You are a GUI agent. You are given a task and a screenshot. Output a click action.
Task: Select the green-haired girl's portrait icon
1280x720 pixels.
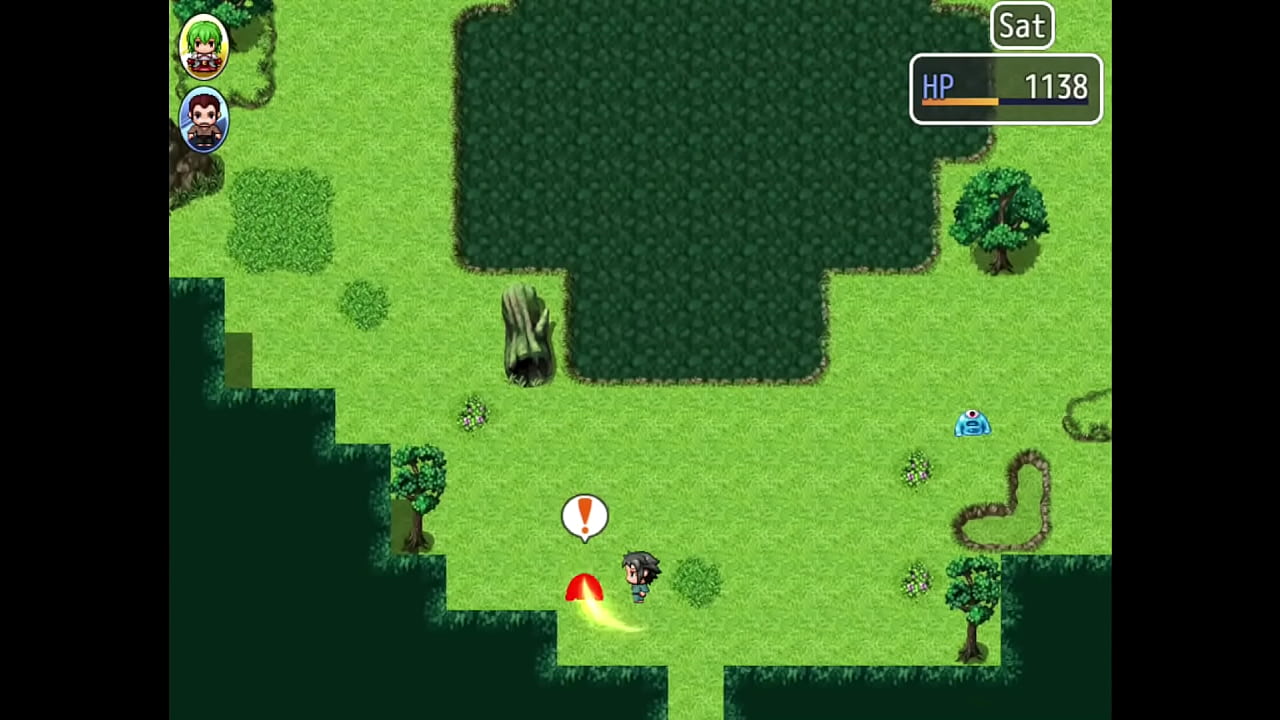[x=204, y=44]
